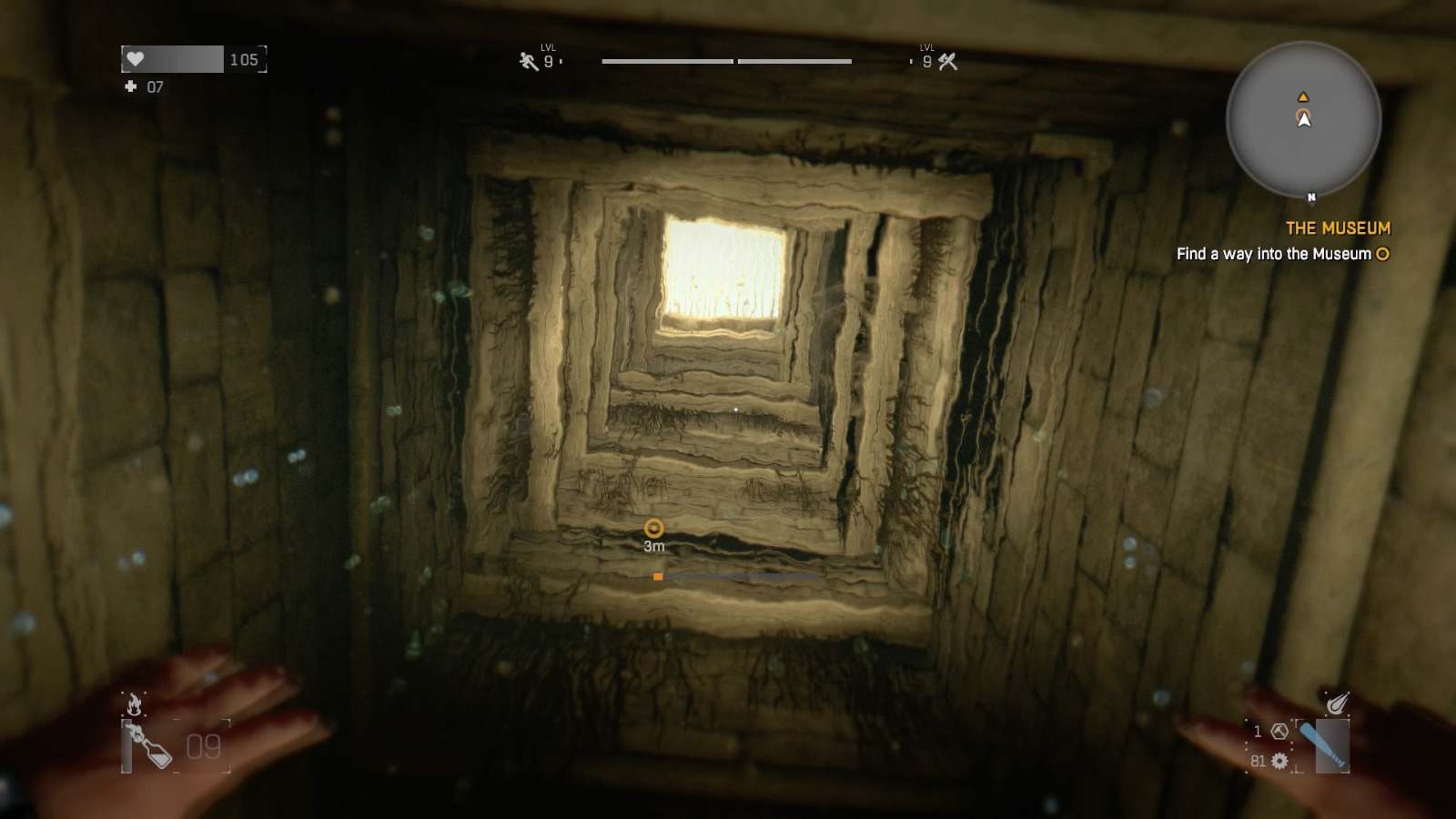Click the agility XP progress segment
Image resolution: width=1456 pixels, height=819 pixels.
(667, 62)
